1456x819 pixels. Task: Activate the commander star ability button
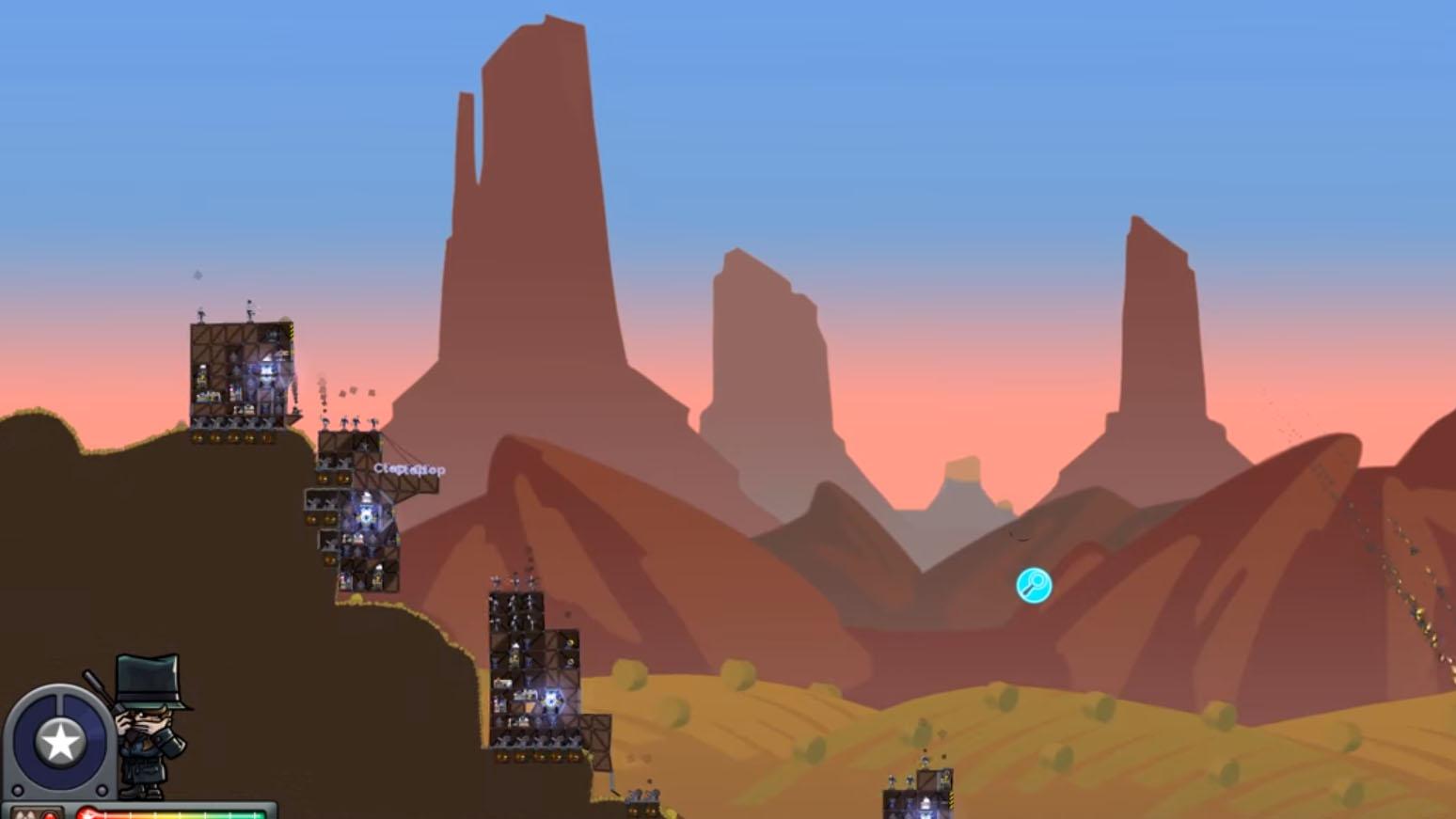pyautogui.click(x=60, y=742)
